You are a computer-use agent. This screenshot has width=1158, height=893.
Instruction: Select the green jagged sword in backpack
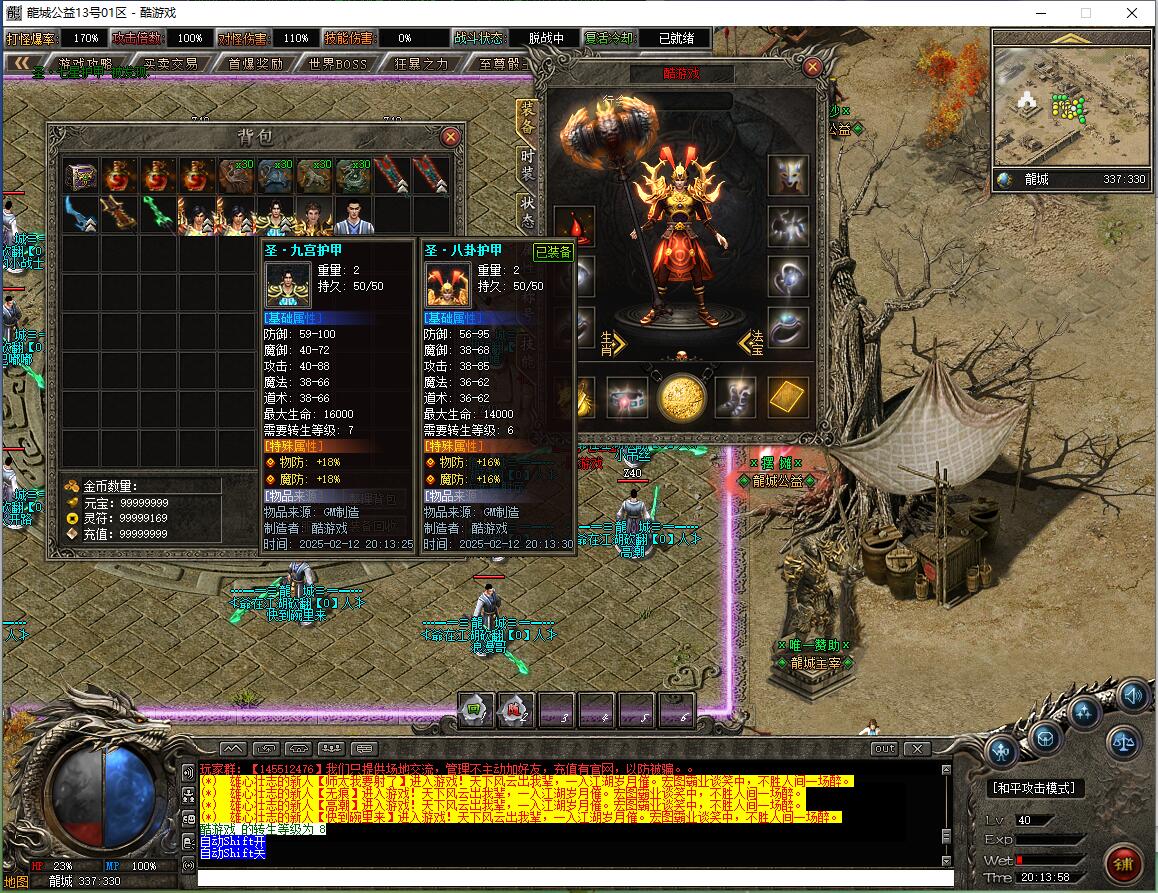click(x=158, y=214)
